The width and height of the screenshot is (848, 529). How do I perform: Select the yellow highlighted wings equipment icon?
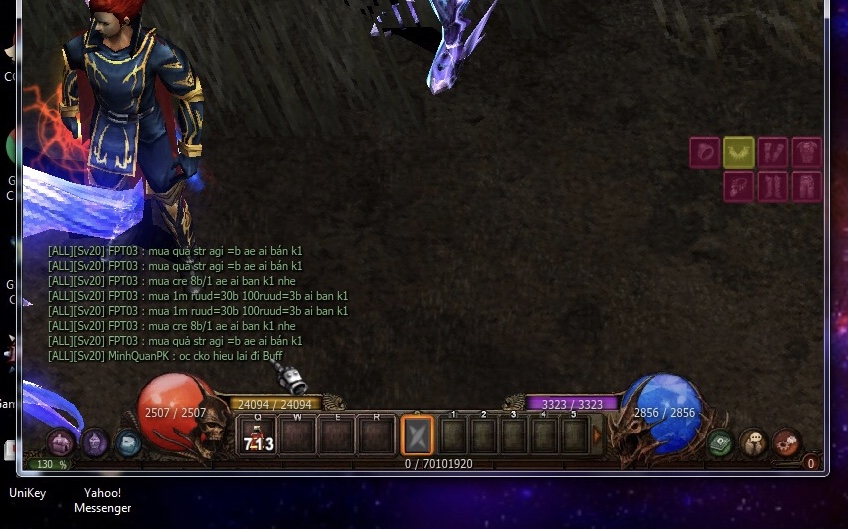click(739, 153)
